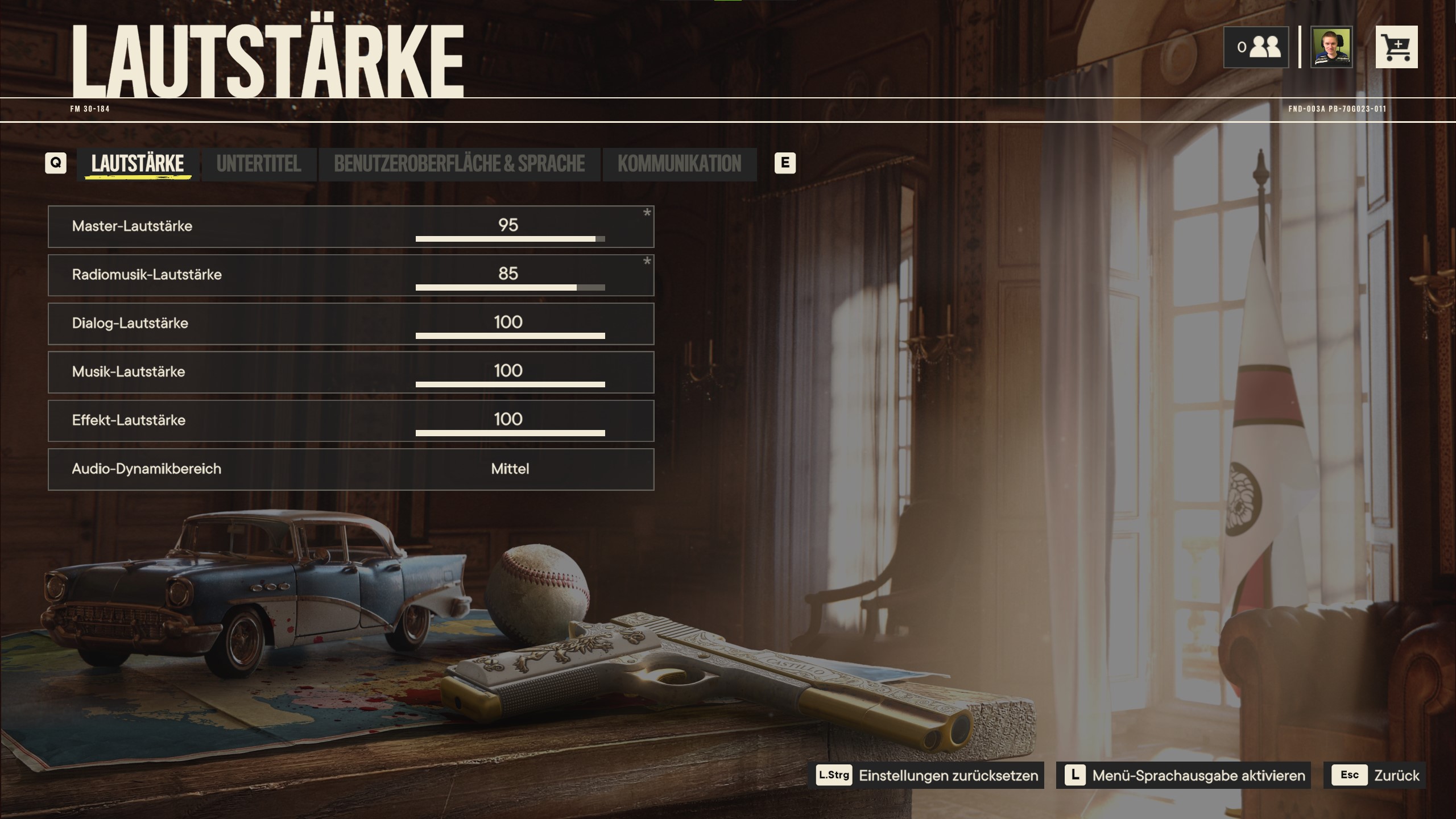The width and height of the screenshot is (1456, 819).
Task: Open the shopping cart store
Action: coord(1396,47)
